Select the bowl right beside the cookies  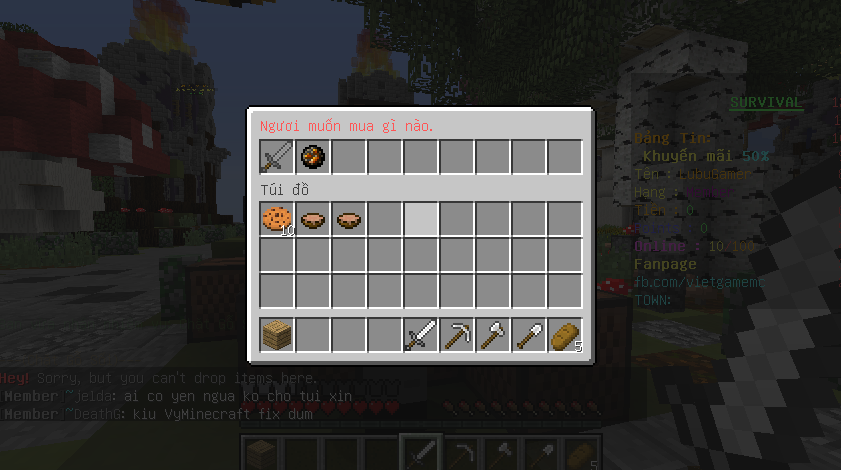click(x=313, y=219)
